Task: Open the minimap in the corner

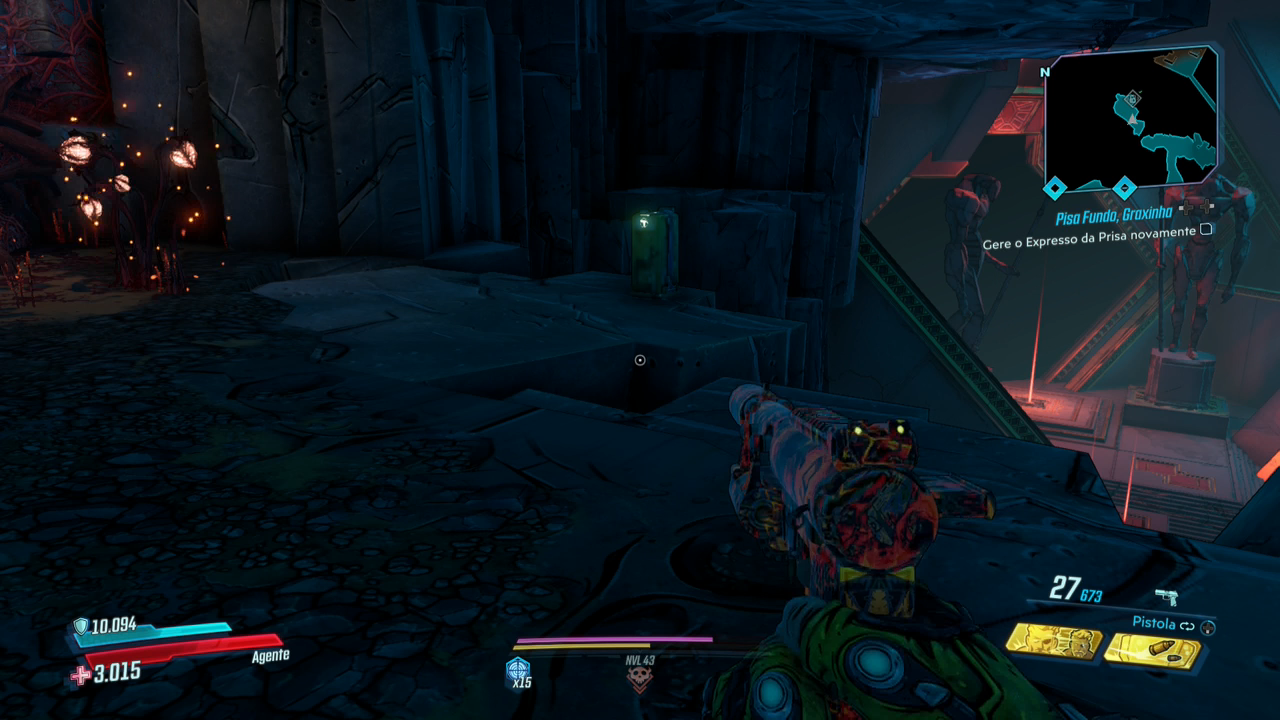Action: tap(1130, 117)
